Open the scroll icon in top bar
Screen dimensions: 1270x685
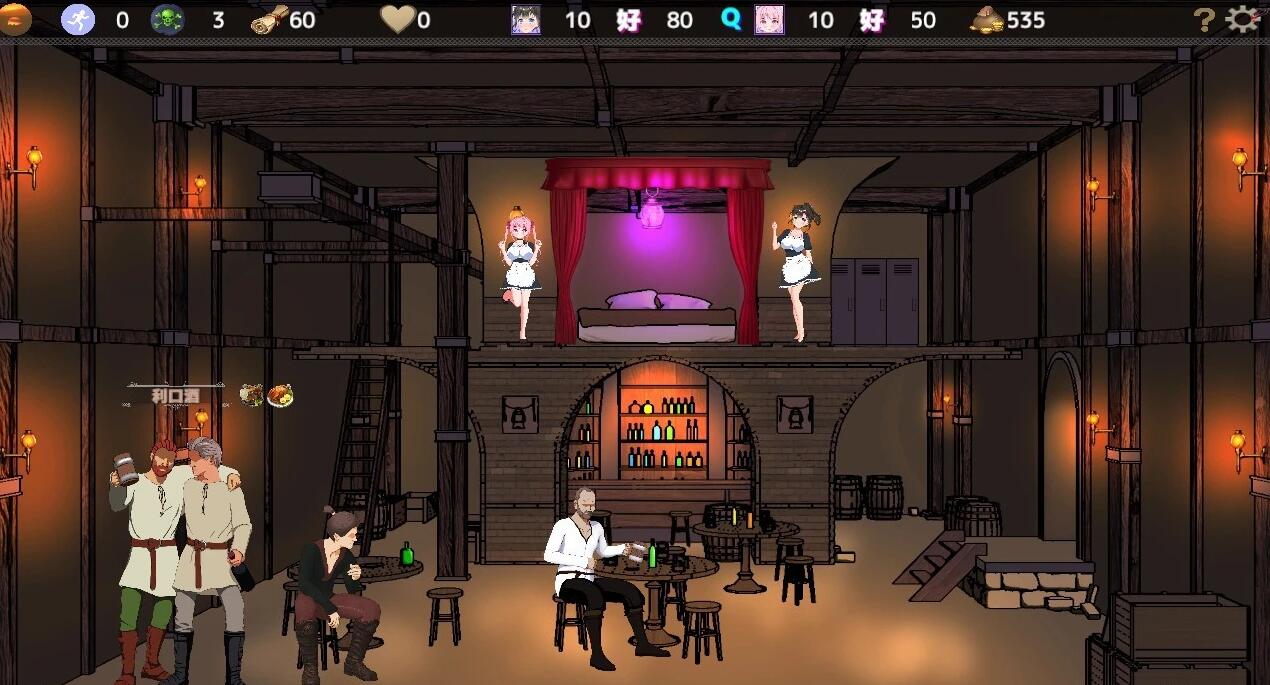269,19
